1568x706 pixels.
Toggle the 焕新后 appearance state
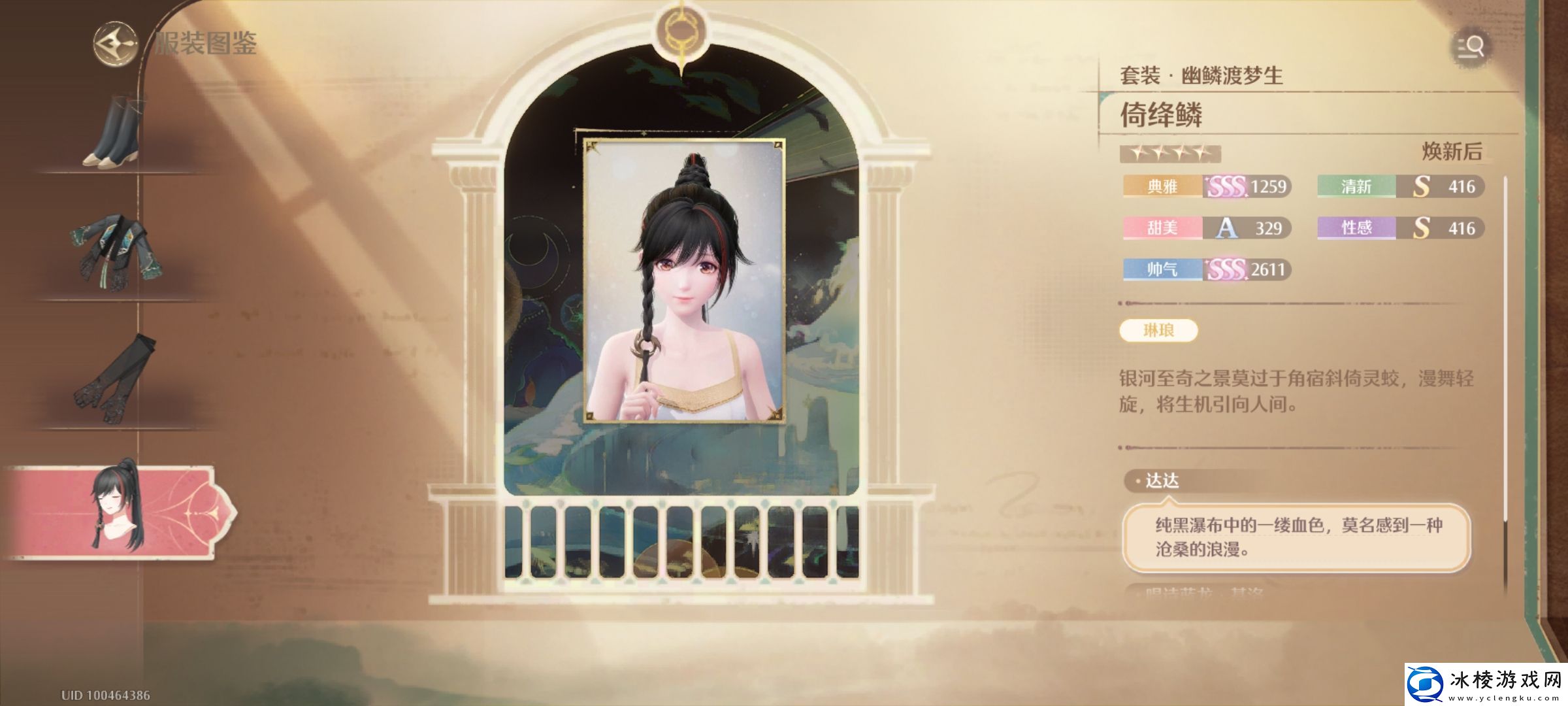click(1452, 152)
